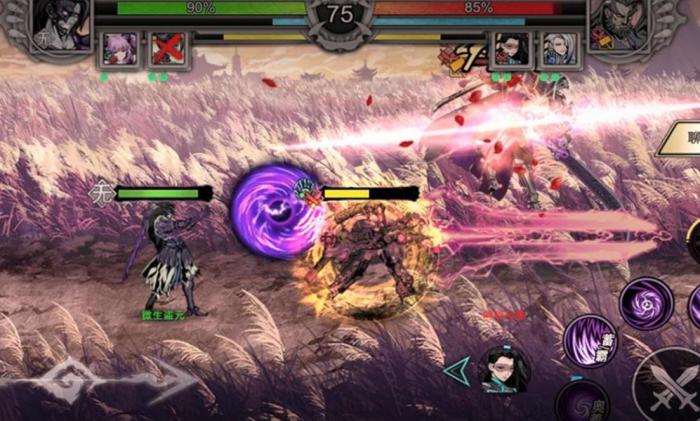Click the teal left arrow beside assist portrait
Screen dimensions: 700x421
(x=458, y=370)
